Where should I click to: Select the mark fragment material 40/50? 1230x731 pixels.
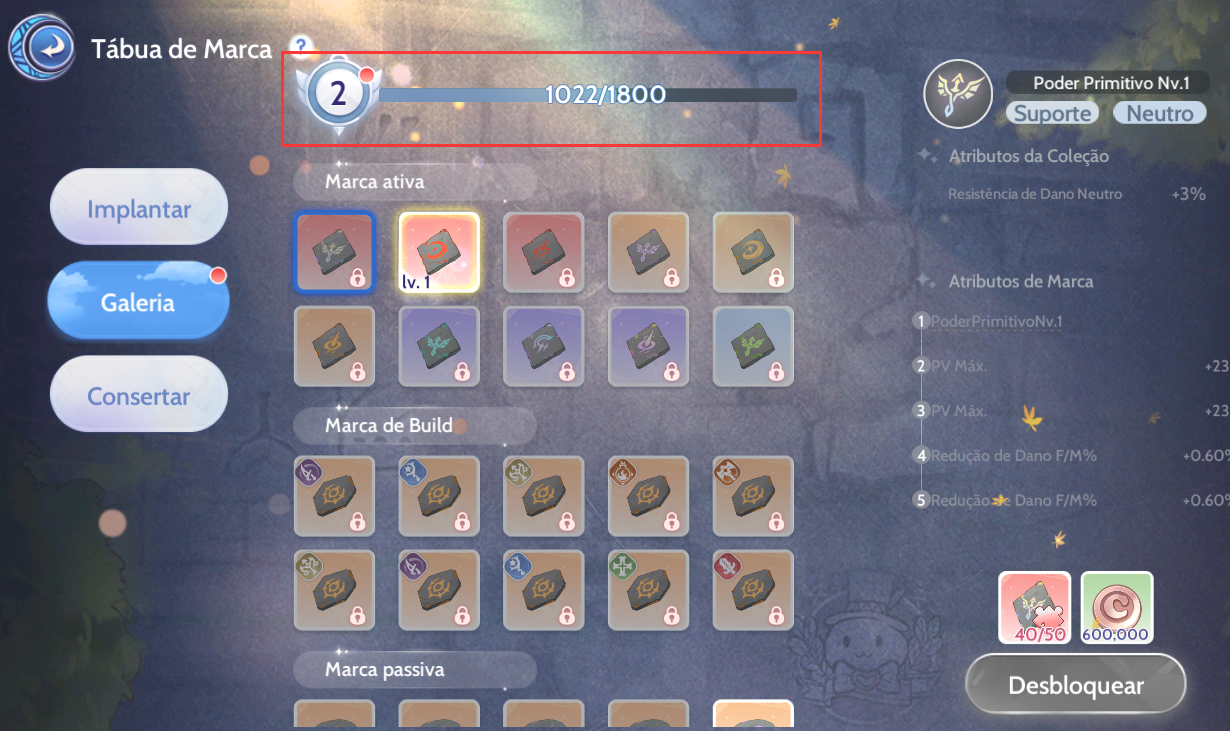pos(1034,607)
